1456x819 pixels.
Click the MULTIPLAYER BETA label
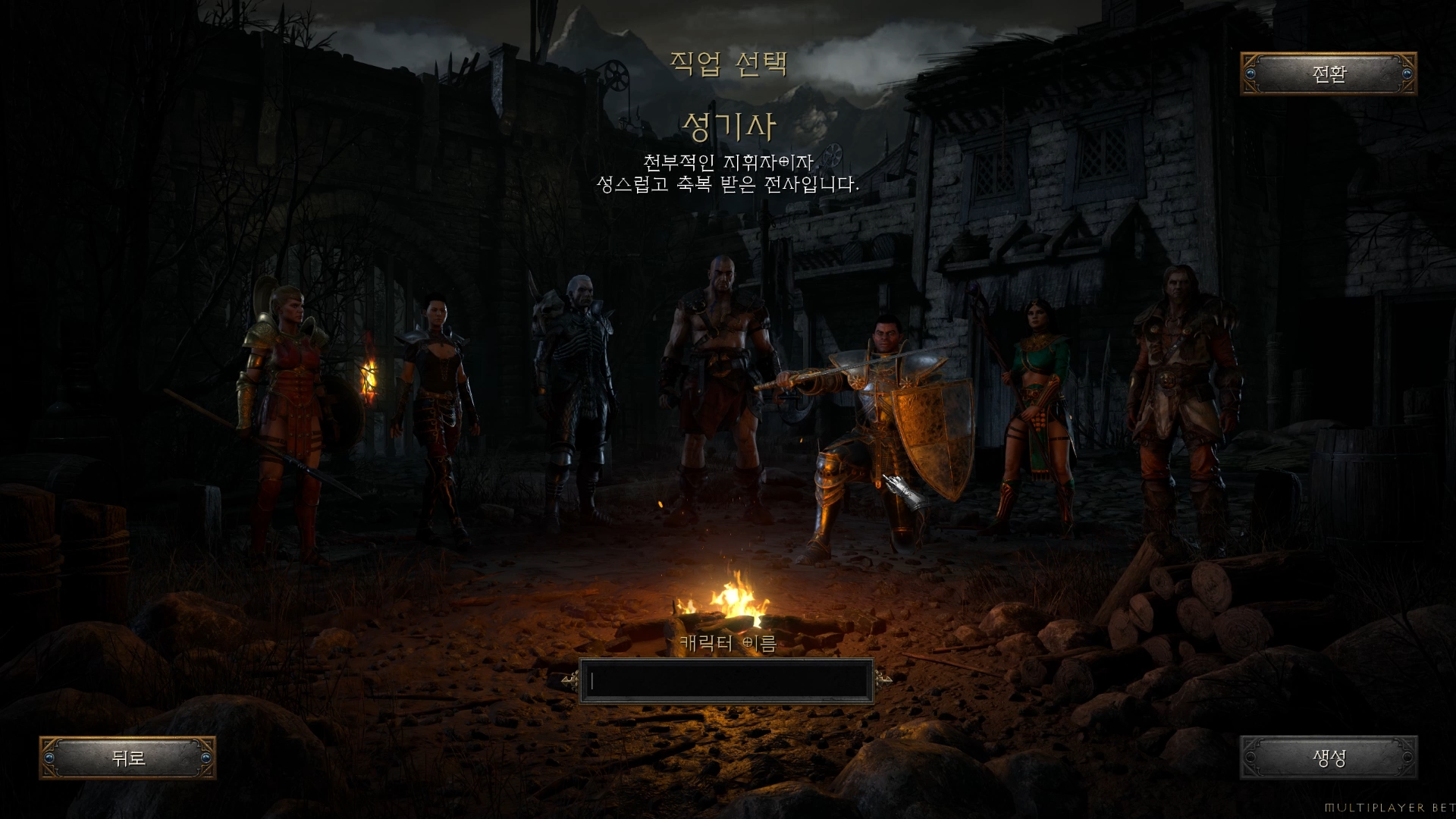pos(1399,808)
